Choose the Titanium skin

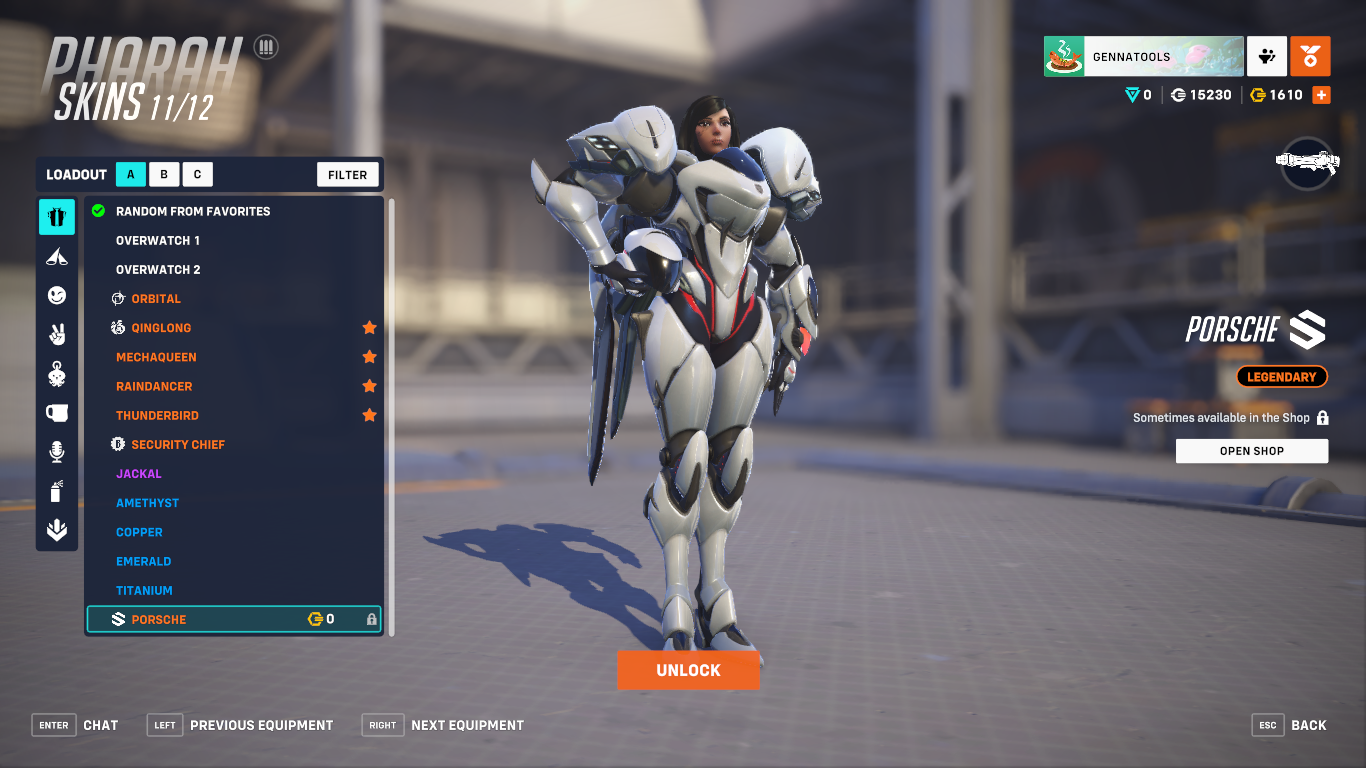tap(144, 591)
